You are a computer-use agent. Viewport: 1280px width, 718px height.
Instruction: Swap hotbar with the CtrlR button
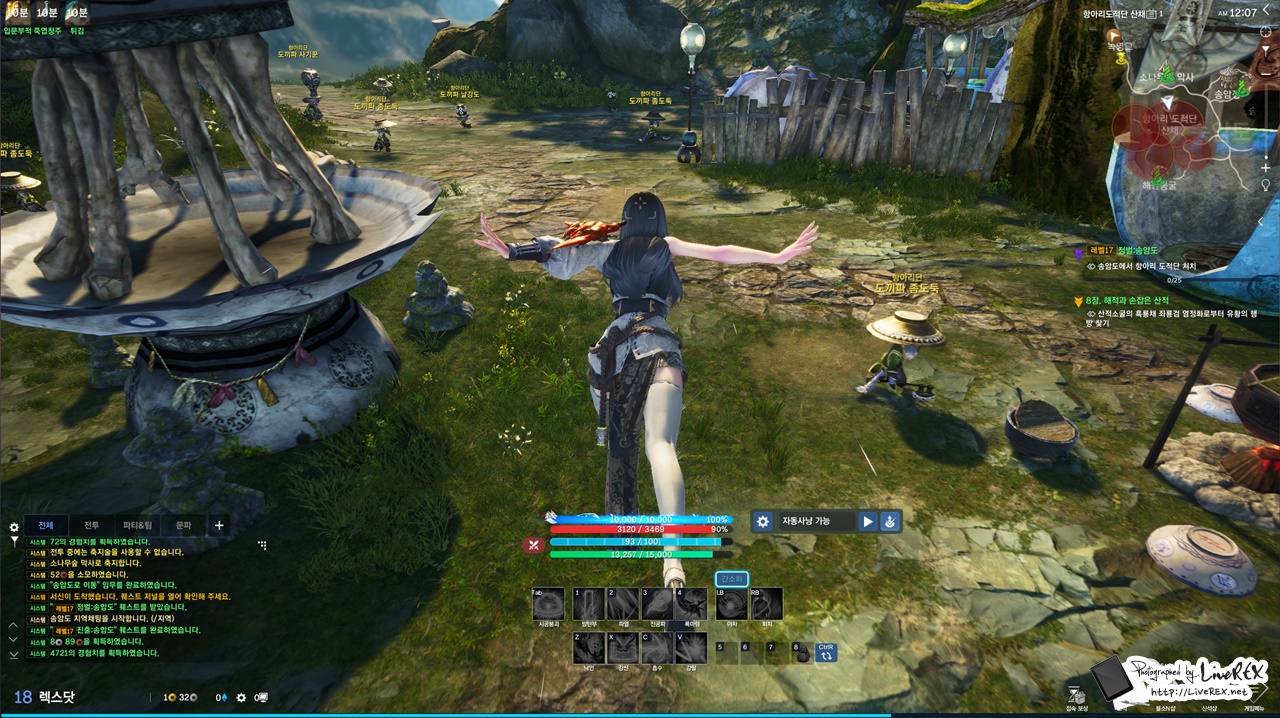pyautogui.click(x=826, y=652)
